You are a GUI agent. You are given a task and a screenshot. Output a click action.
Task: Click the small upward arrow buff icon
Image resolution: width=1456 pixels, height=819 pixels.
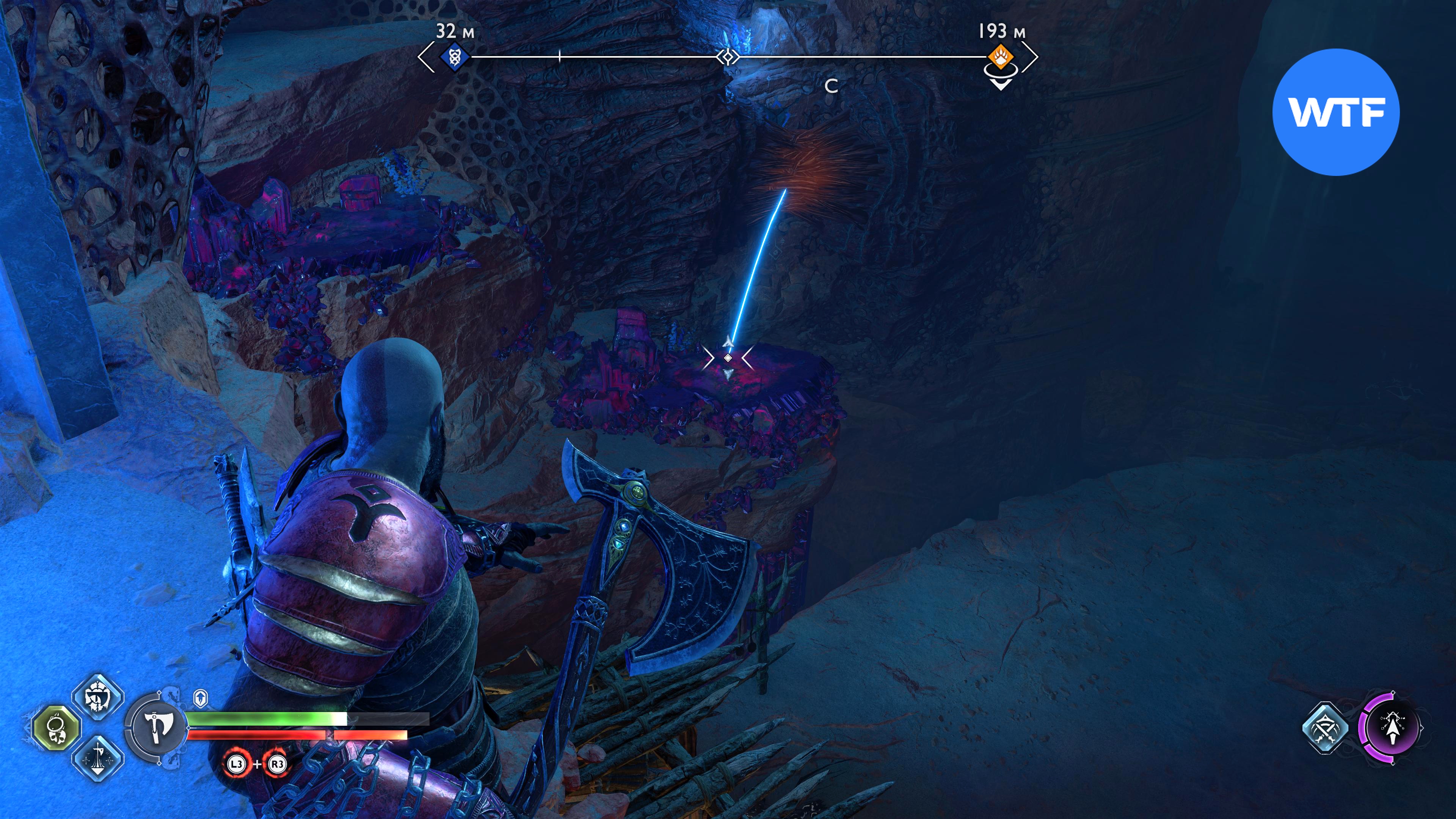[201, 698]
